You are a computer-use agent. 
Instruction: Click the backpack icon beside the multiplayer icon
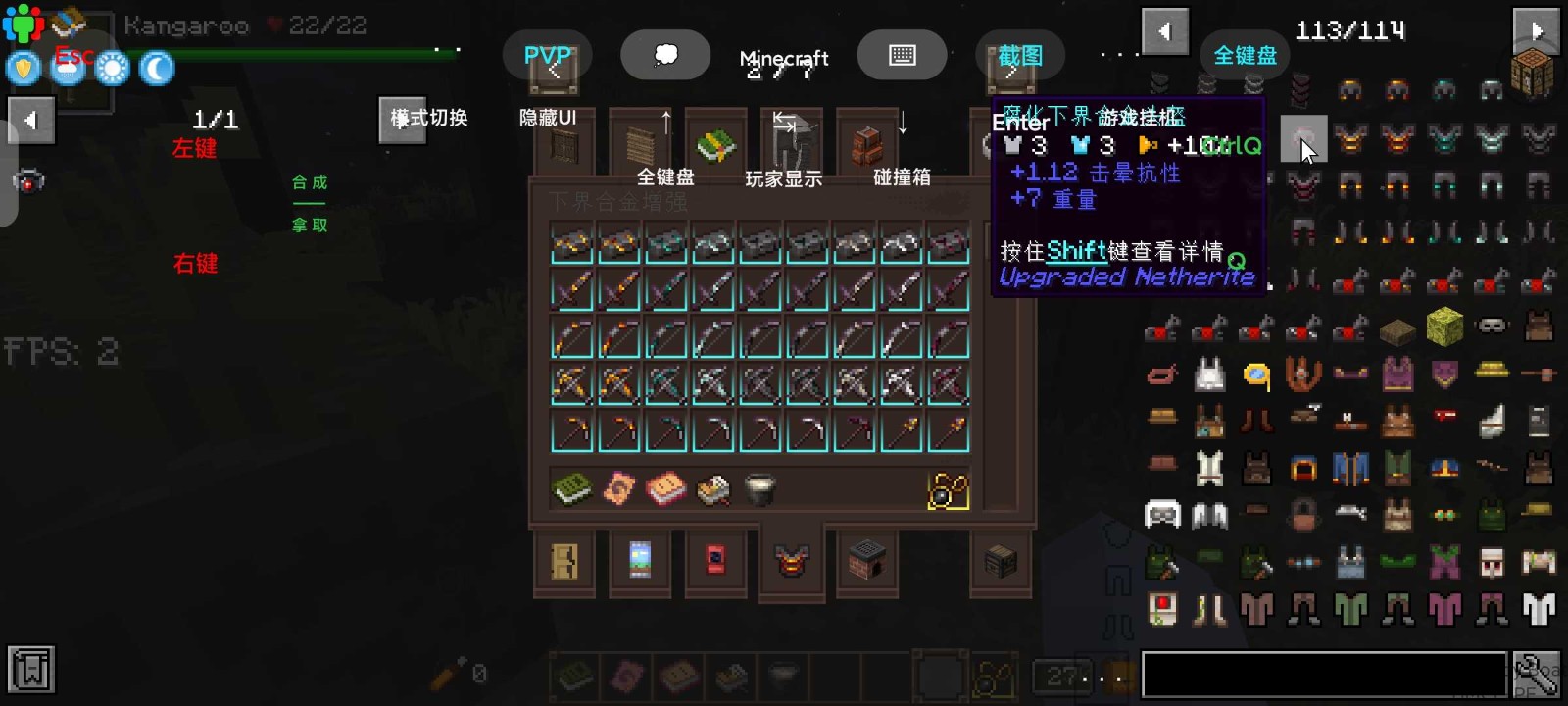point(67,22)
